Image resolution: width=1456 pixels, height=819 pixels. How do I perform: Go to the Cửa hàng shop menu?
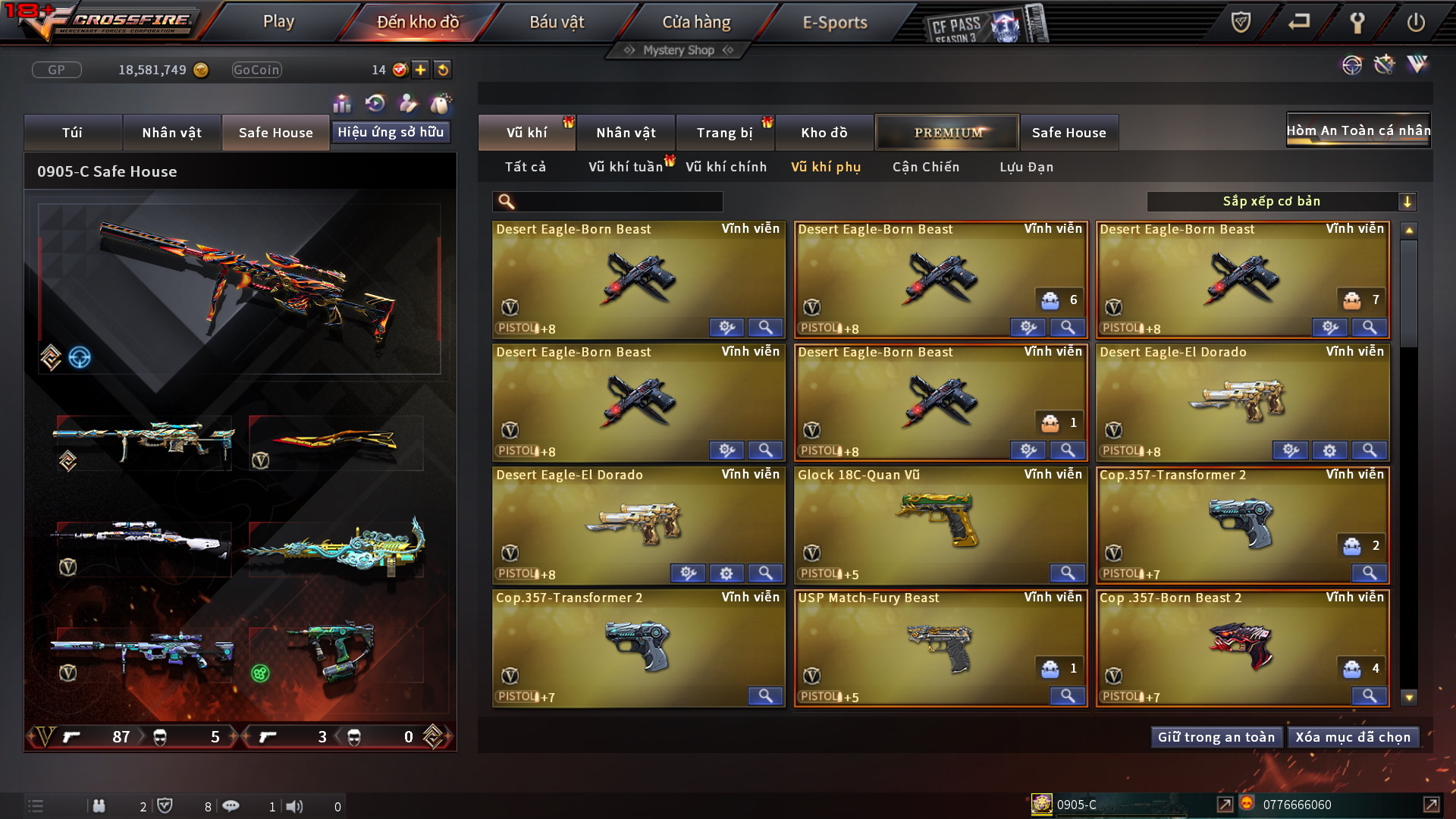click(696, 22)
